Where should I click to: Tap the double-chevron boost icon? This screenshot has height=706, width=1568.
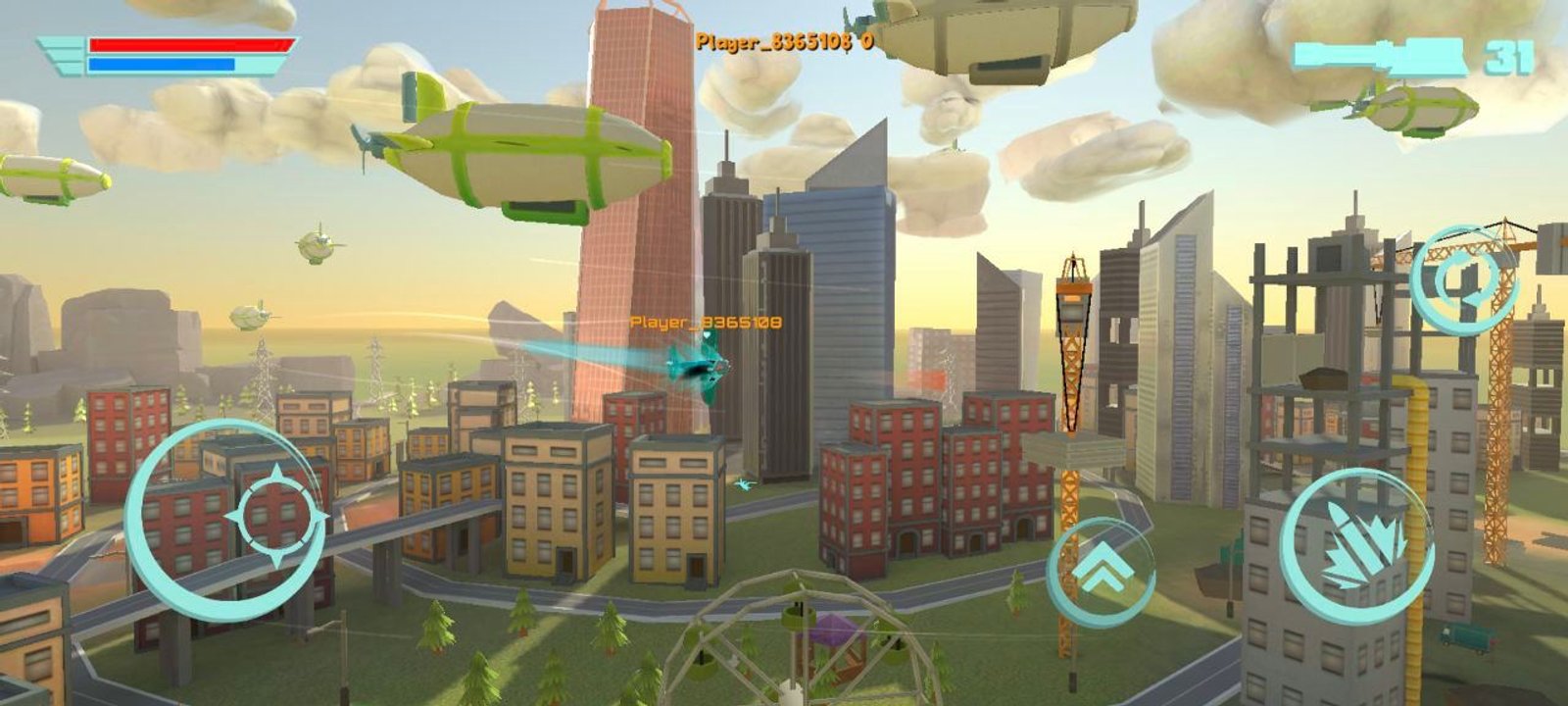click(1105, 567)
